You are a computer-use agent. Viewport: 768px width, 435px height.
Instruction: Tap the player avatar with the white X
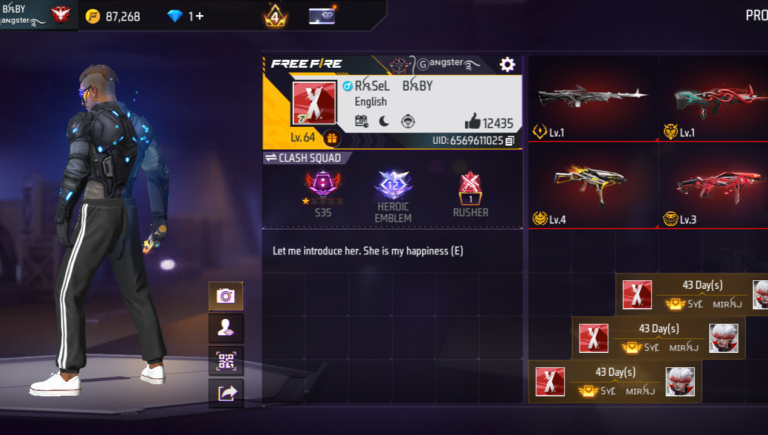pyautogui.click(x=314, y=104)
